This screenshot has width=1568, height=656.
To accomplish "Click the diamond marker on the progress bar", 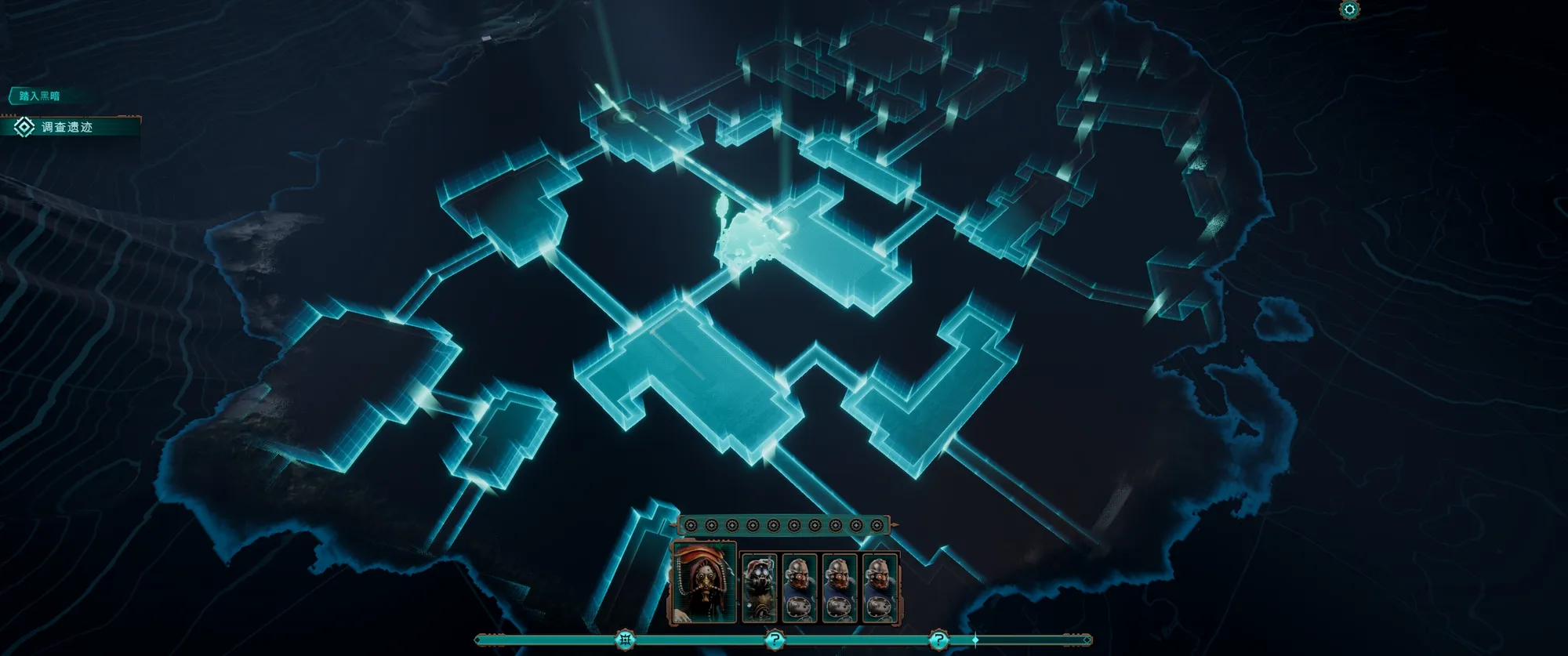I will tap(975, 640).
